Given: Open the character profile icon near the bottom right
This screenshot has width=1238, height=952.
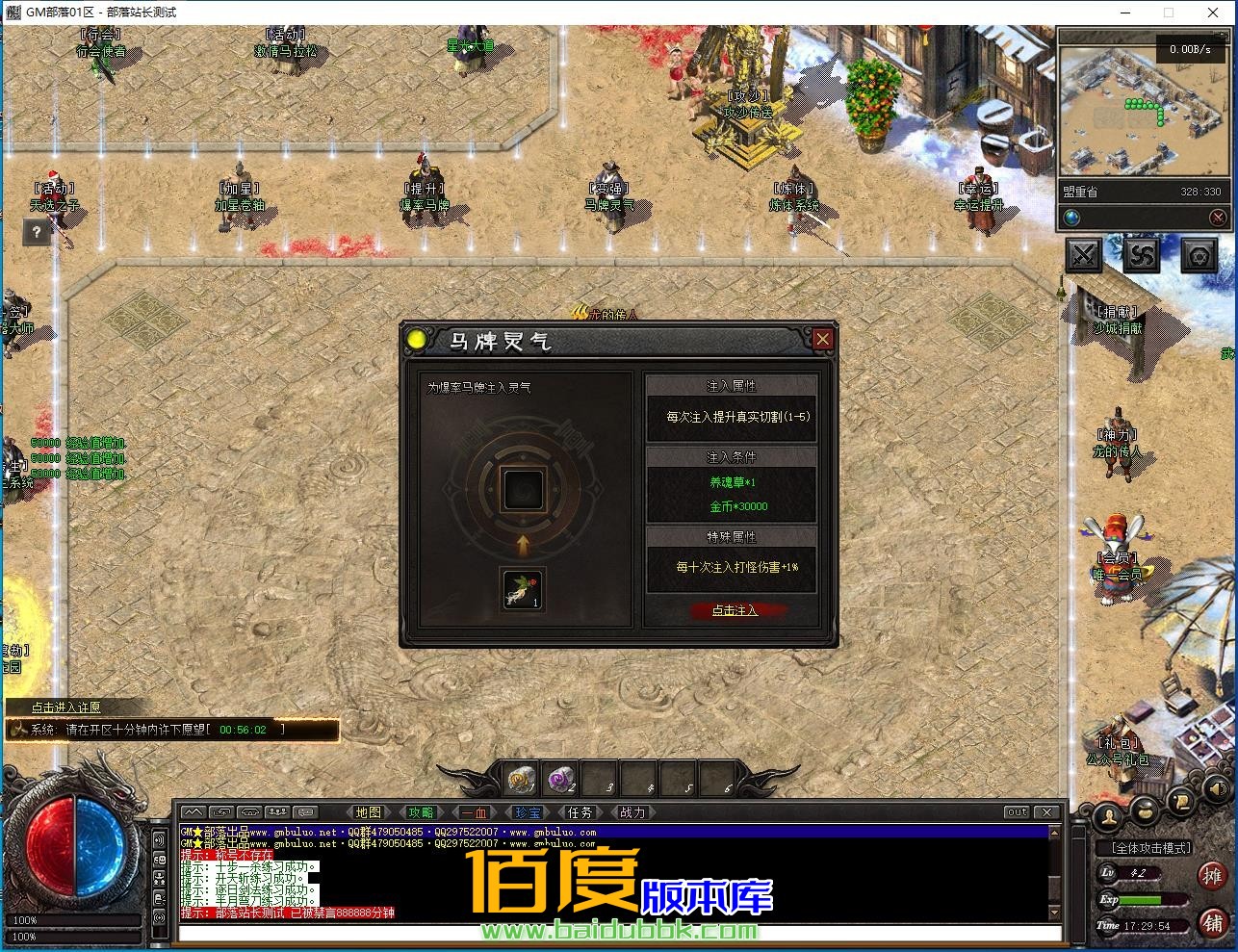Looking at the screenshot, I should tap(1108, 817).
